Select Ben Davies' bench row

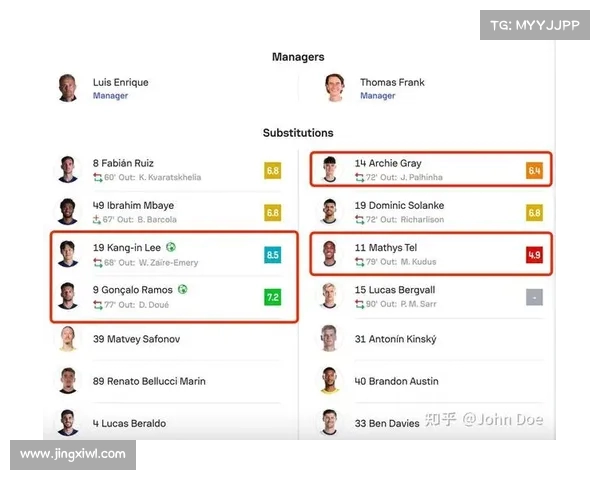coord(388,423)
